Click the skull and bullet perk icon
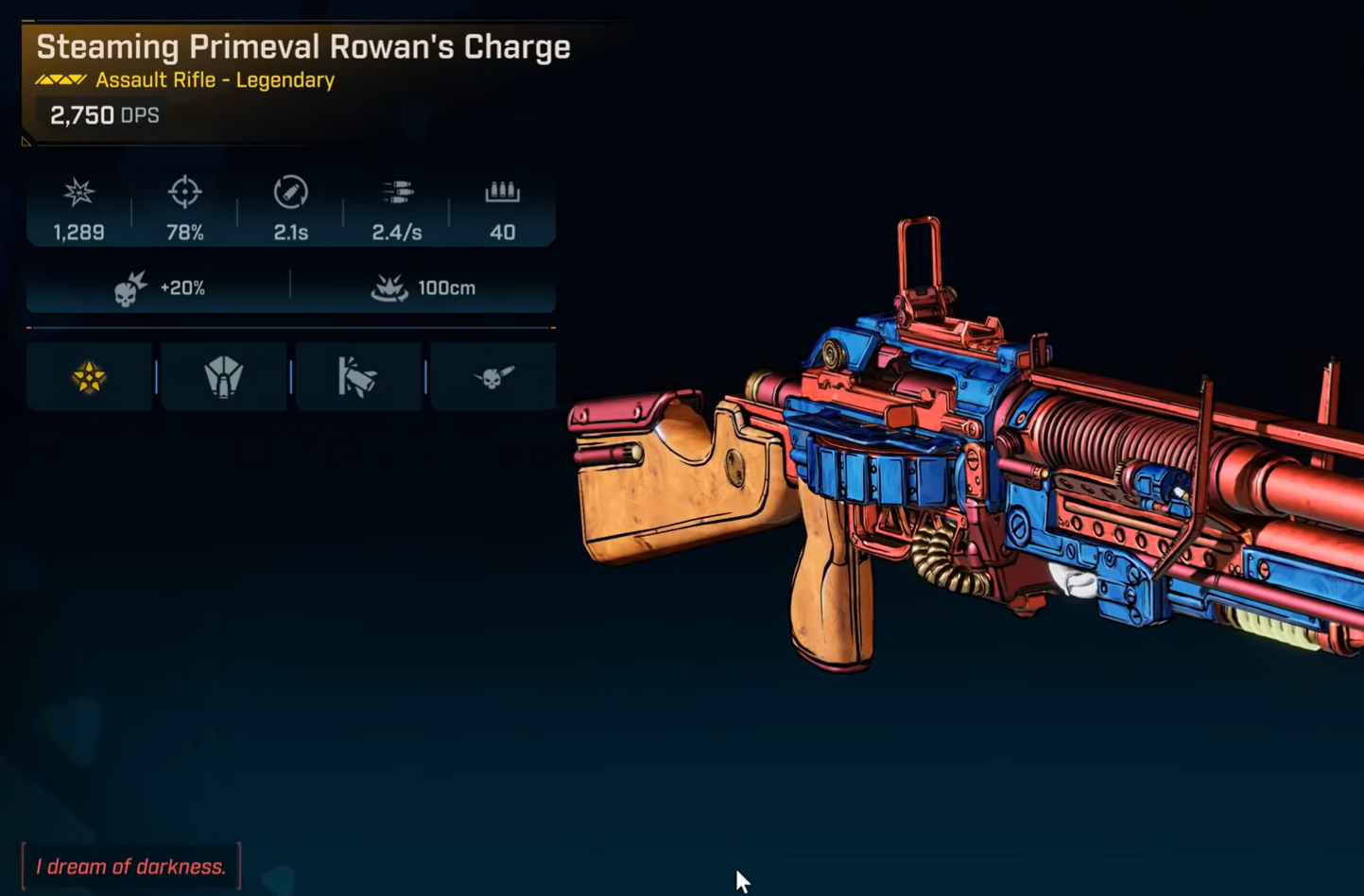Image resolution: width=1364 pixels, height=896 pixels. [x=492, y=378]
